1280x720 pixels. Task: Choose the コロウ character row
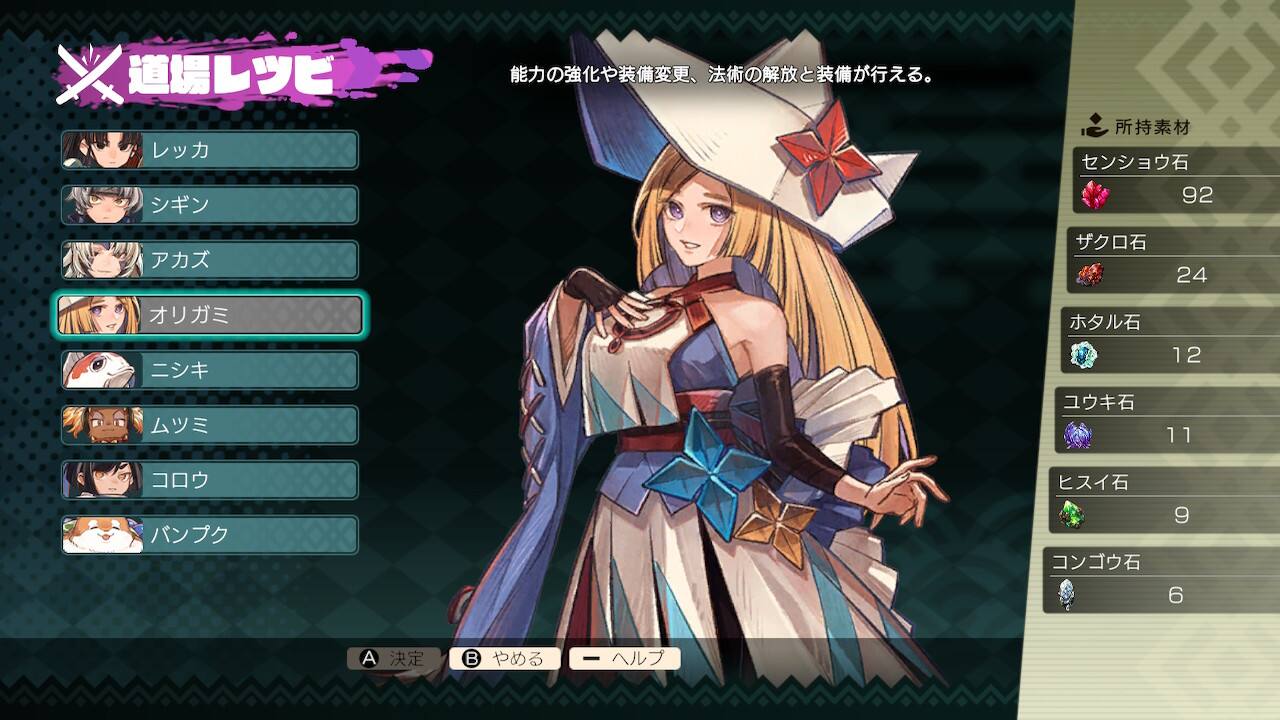(x=210, y=480)
